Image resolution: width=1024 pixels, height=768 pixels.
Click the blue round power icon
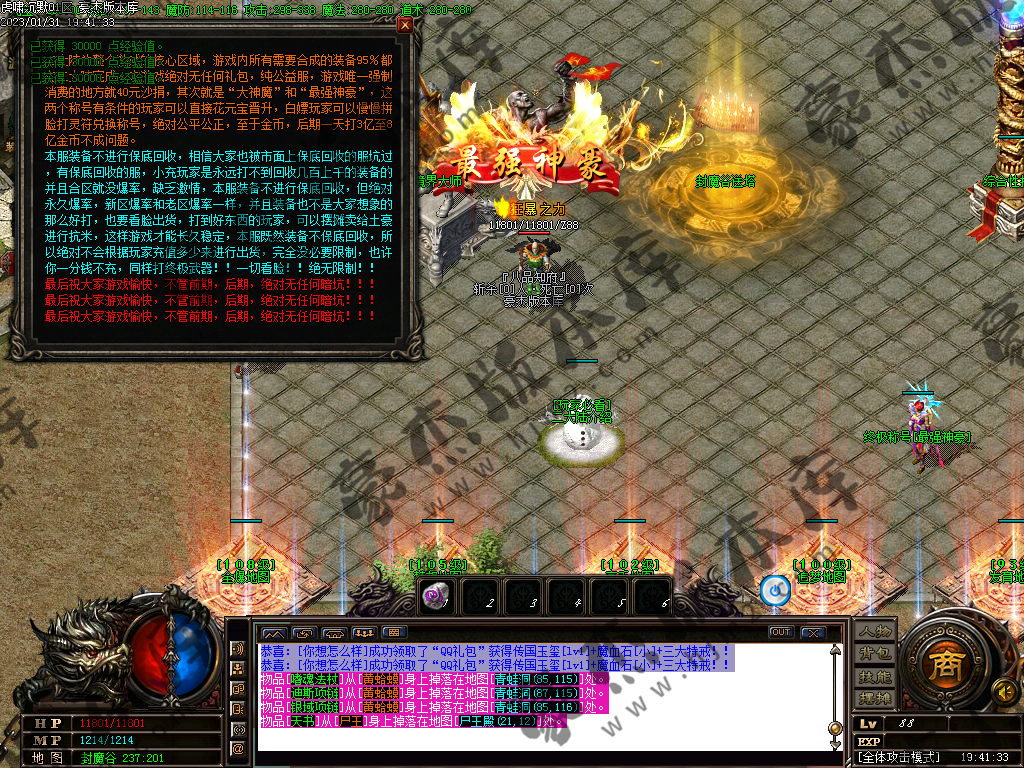(775, 591)
